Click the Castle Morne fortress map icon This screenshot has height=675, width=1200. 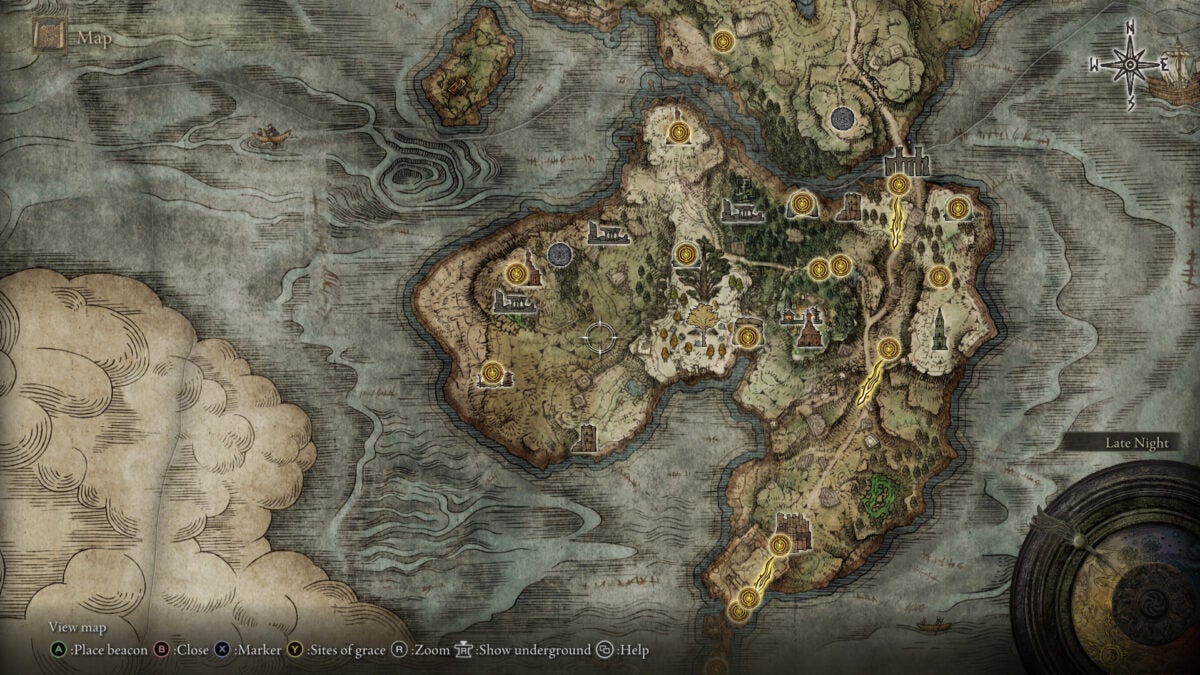pos(794,526)
